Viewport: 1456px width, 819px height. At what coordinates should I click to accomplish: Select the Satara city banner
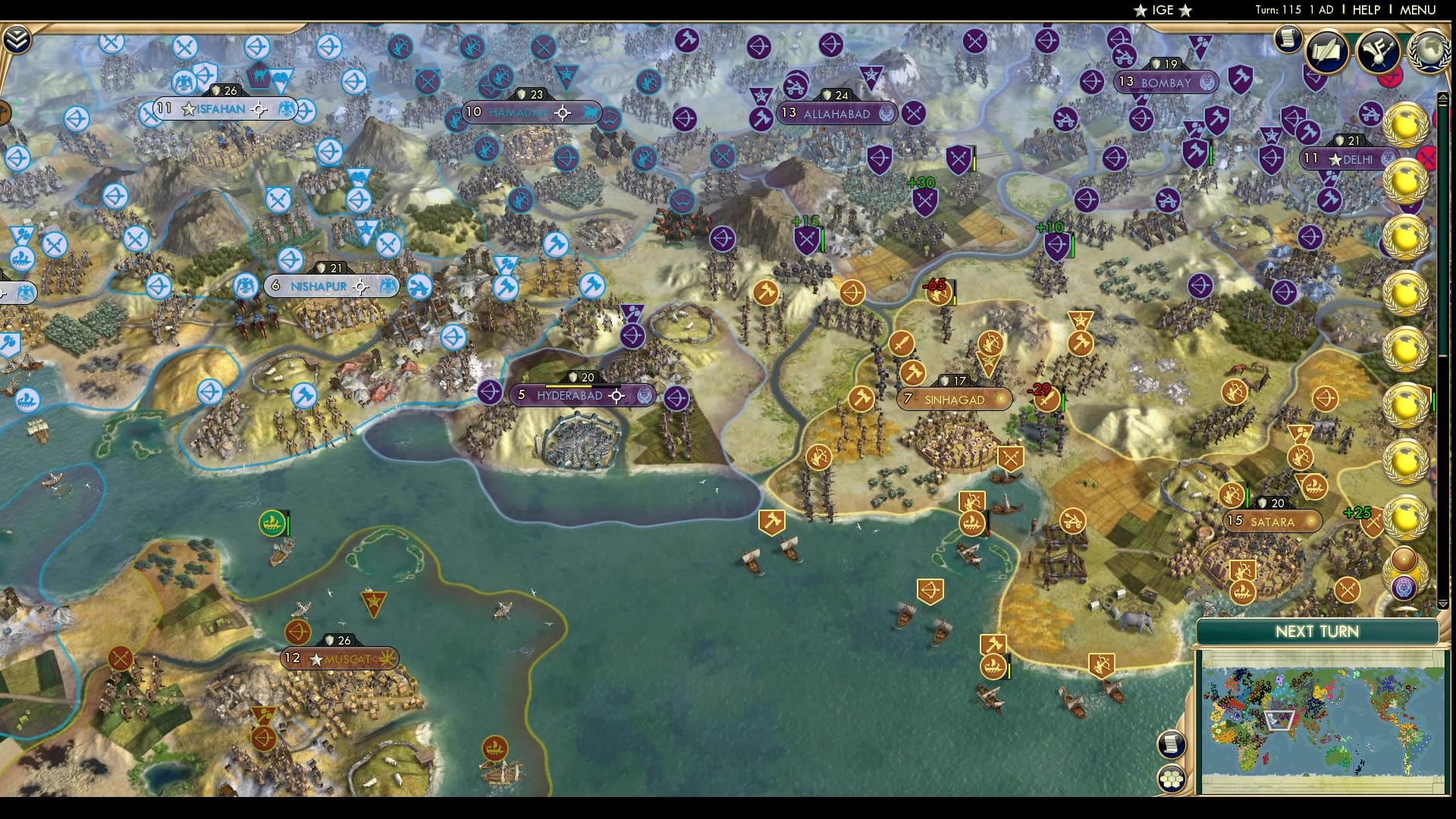point(1272,522)
